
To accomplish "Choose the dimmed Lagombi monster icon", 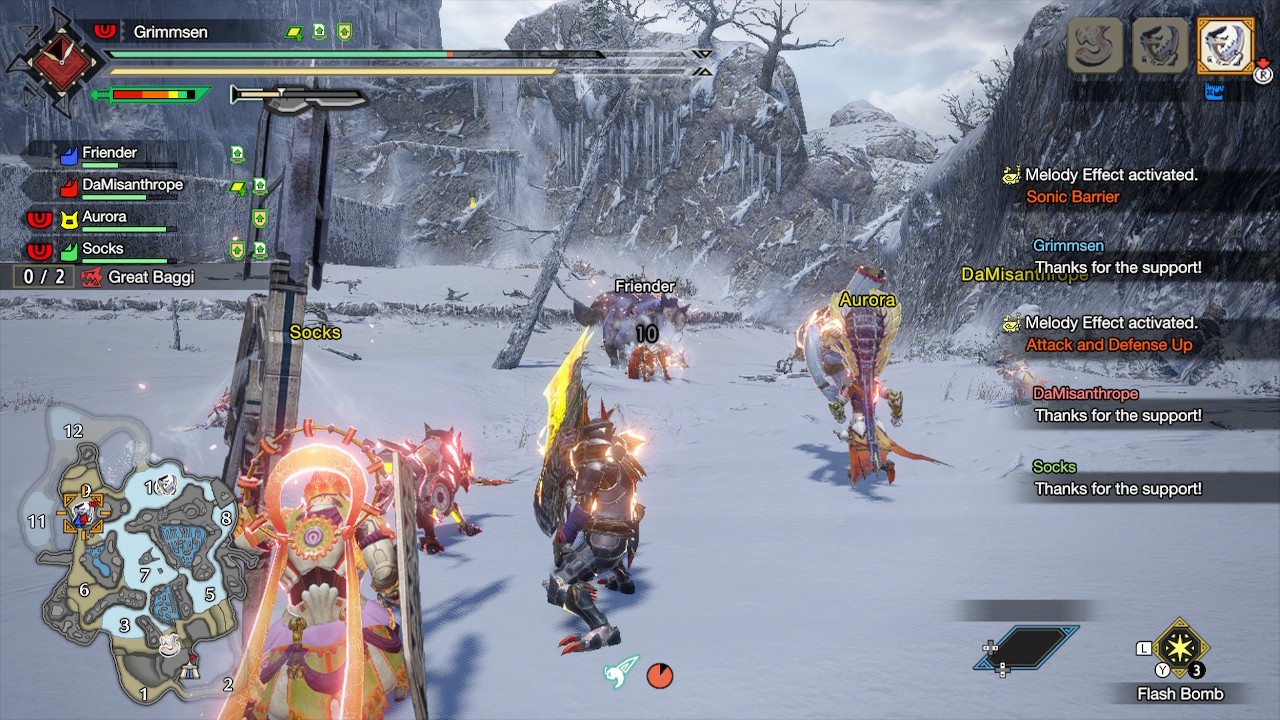I will click(x=1094, y=46).
